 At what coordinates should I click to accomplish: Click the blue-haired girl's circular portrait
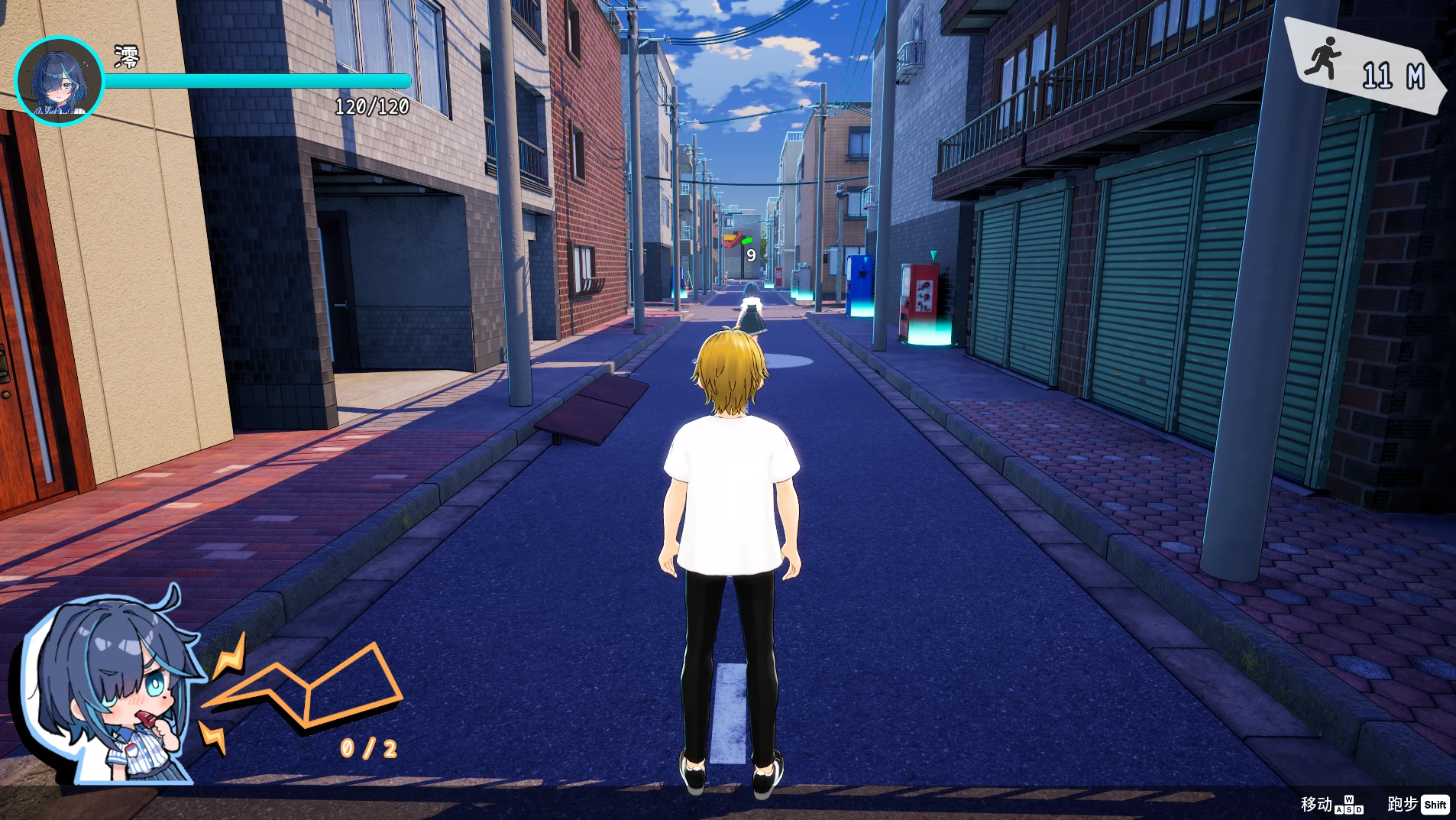tap(59, 80)
